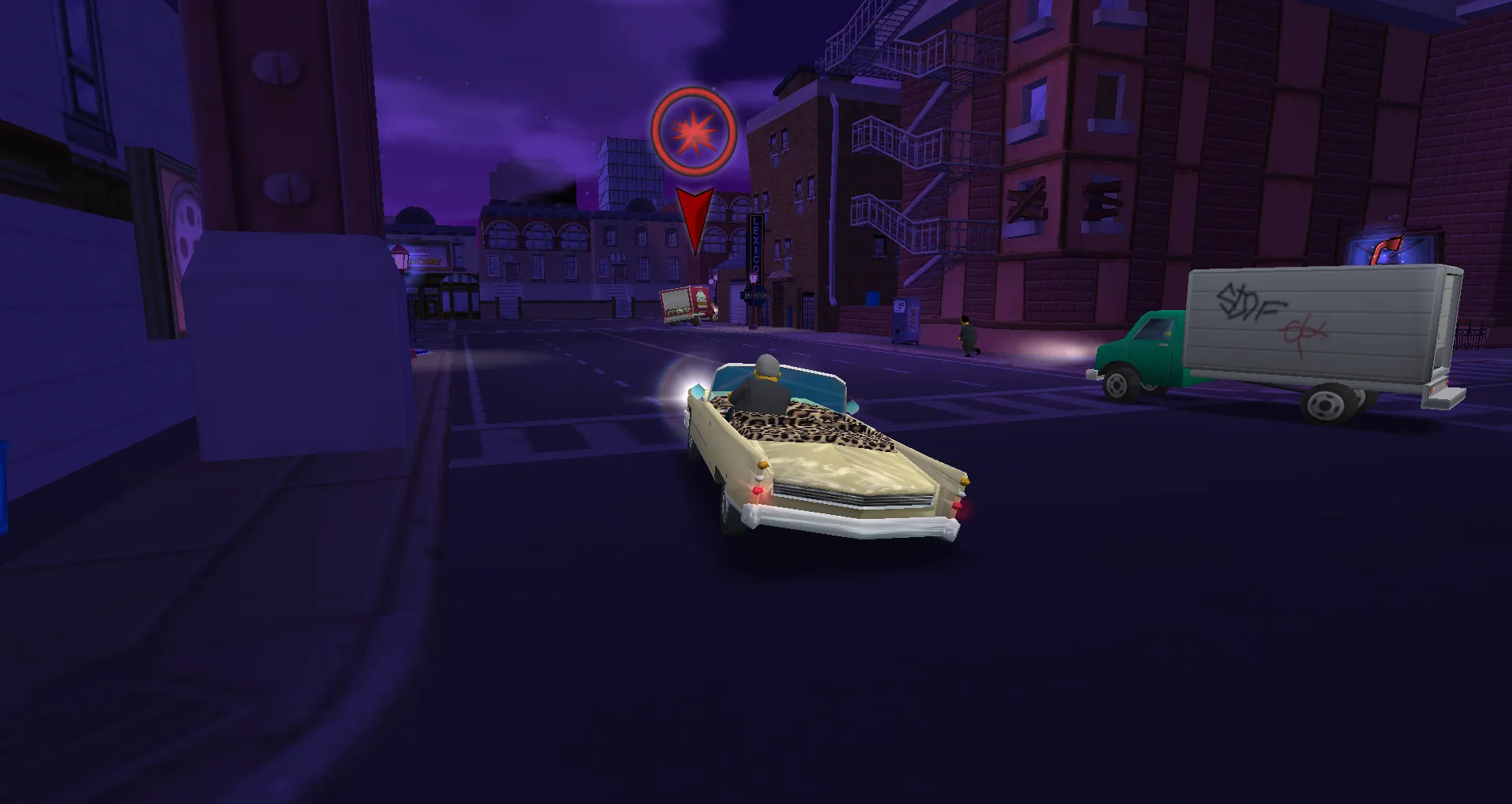Click the Buzz Cola vending machine

pos(906,320)
